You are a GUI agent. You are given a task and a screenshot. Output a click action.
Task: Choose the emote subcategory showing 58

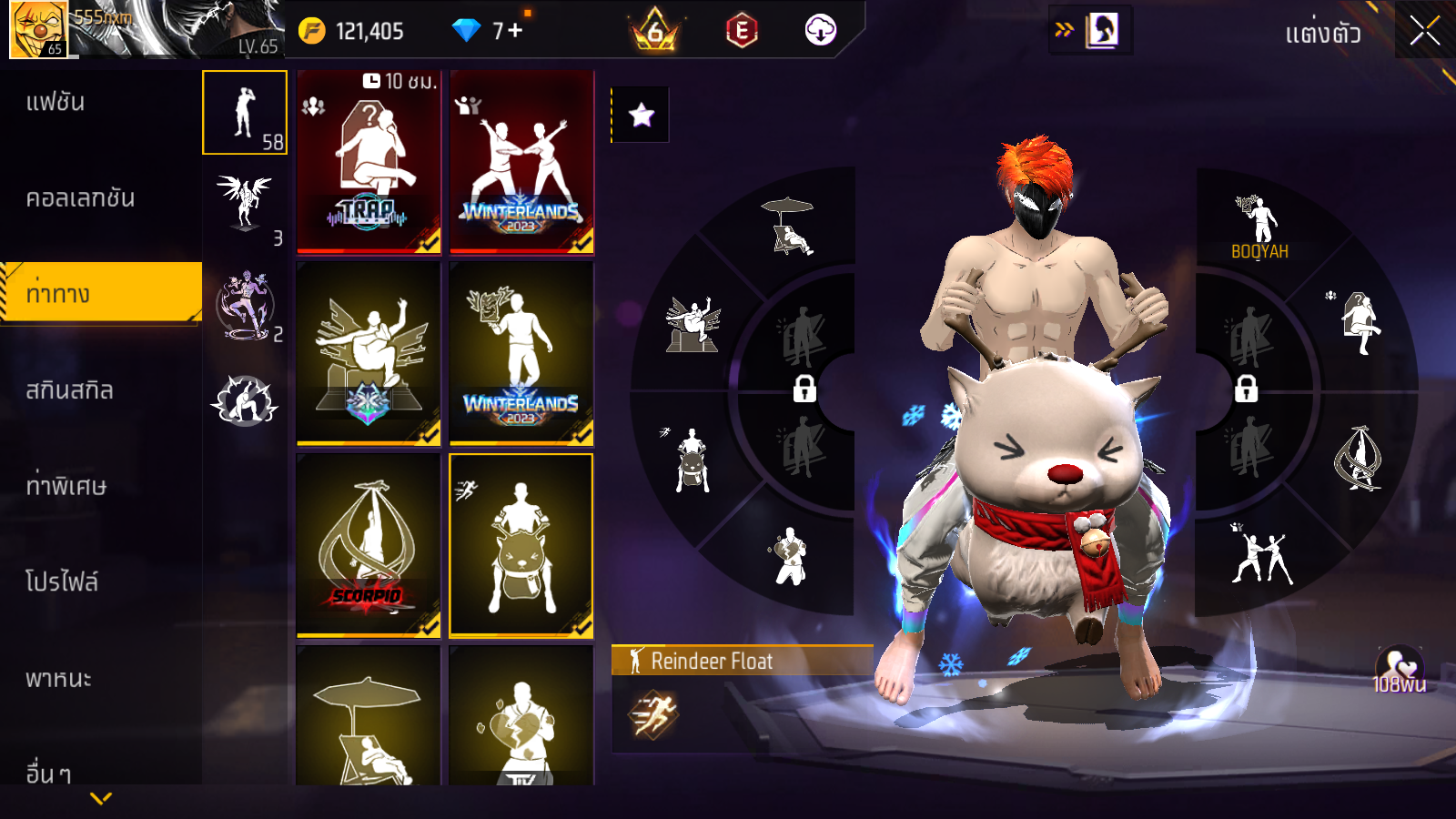245,113
